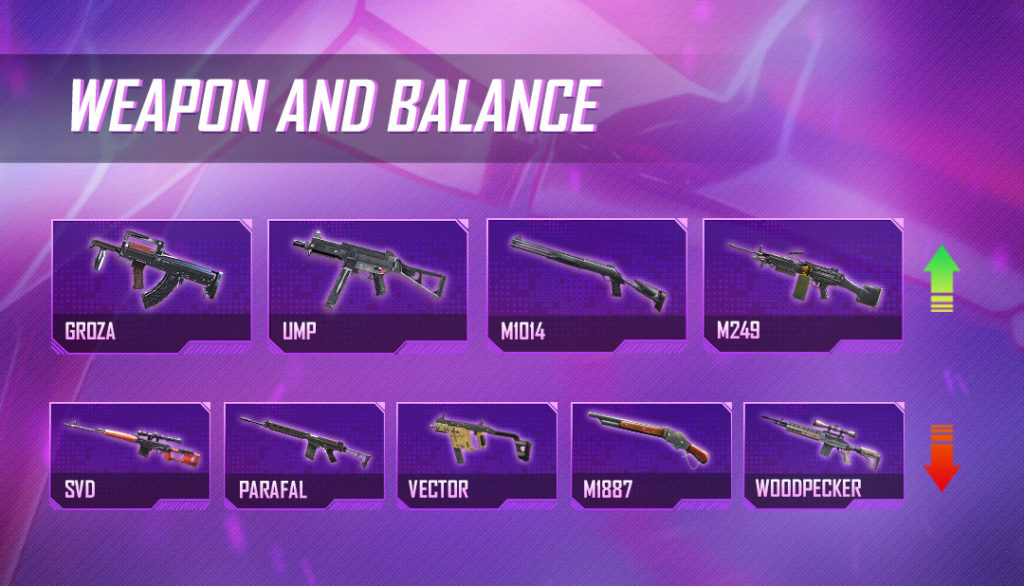Select the M1887 shotgun card

pos(651,455)
